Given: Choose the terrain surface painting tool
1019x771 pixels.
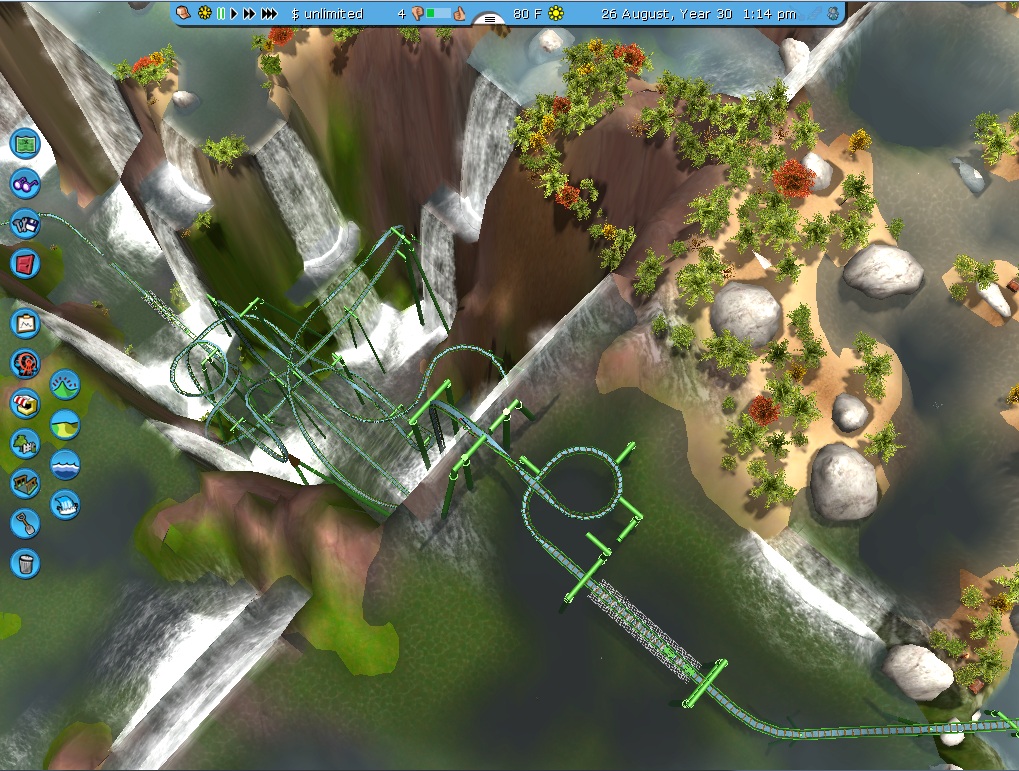Looking at the screenshot, I should (65, 425).
